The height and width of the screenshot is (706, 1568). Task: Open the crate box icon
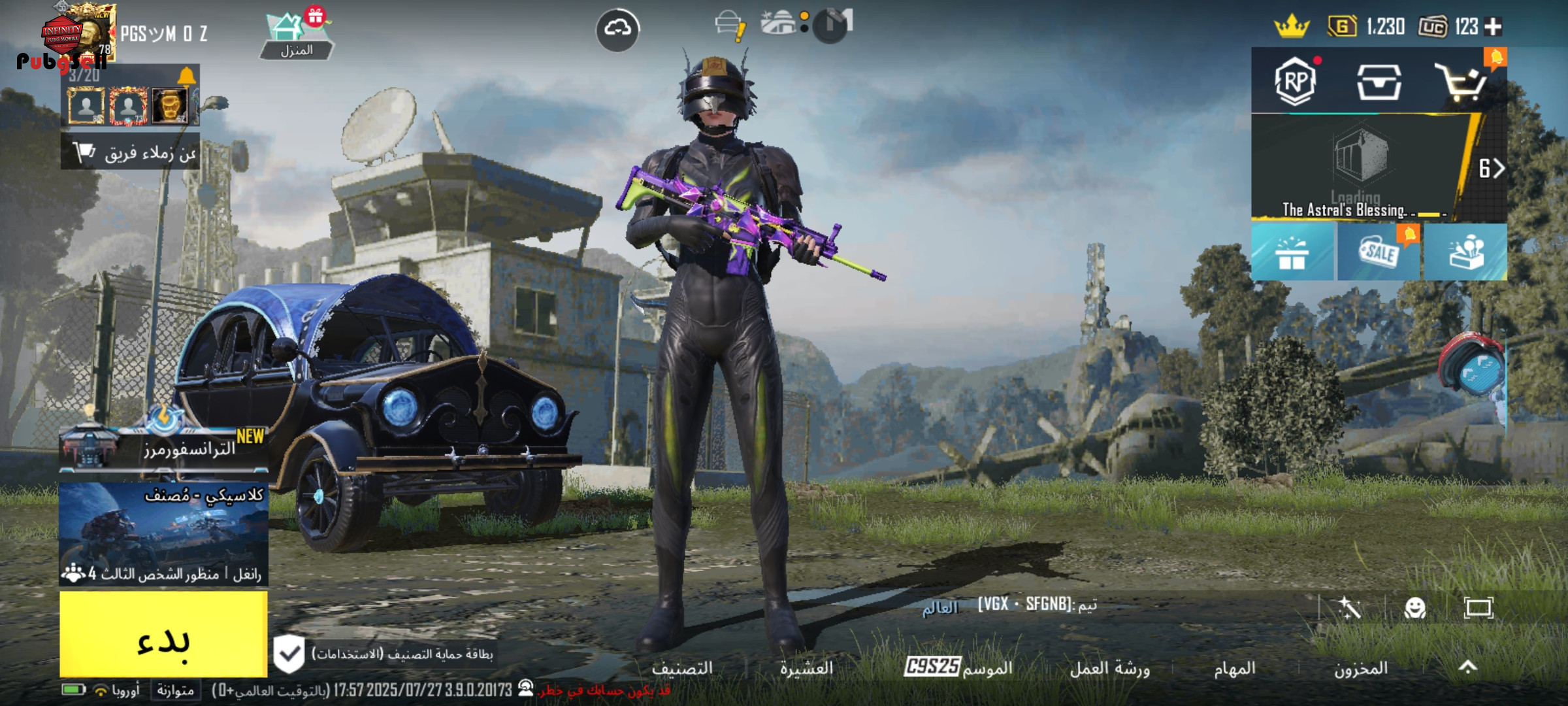click(x=1379, y=83)
